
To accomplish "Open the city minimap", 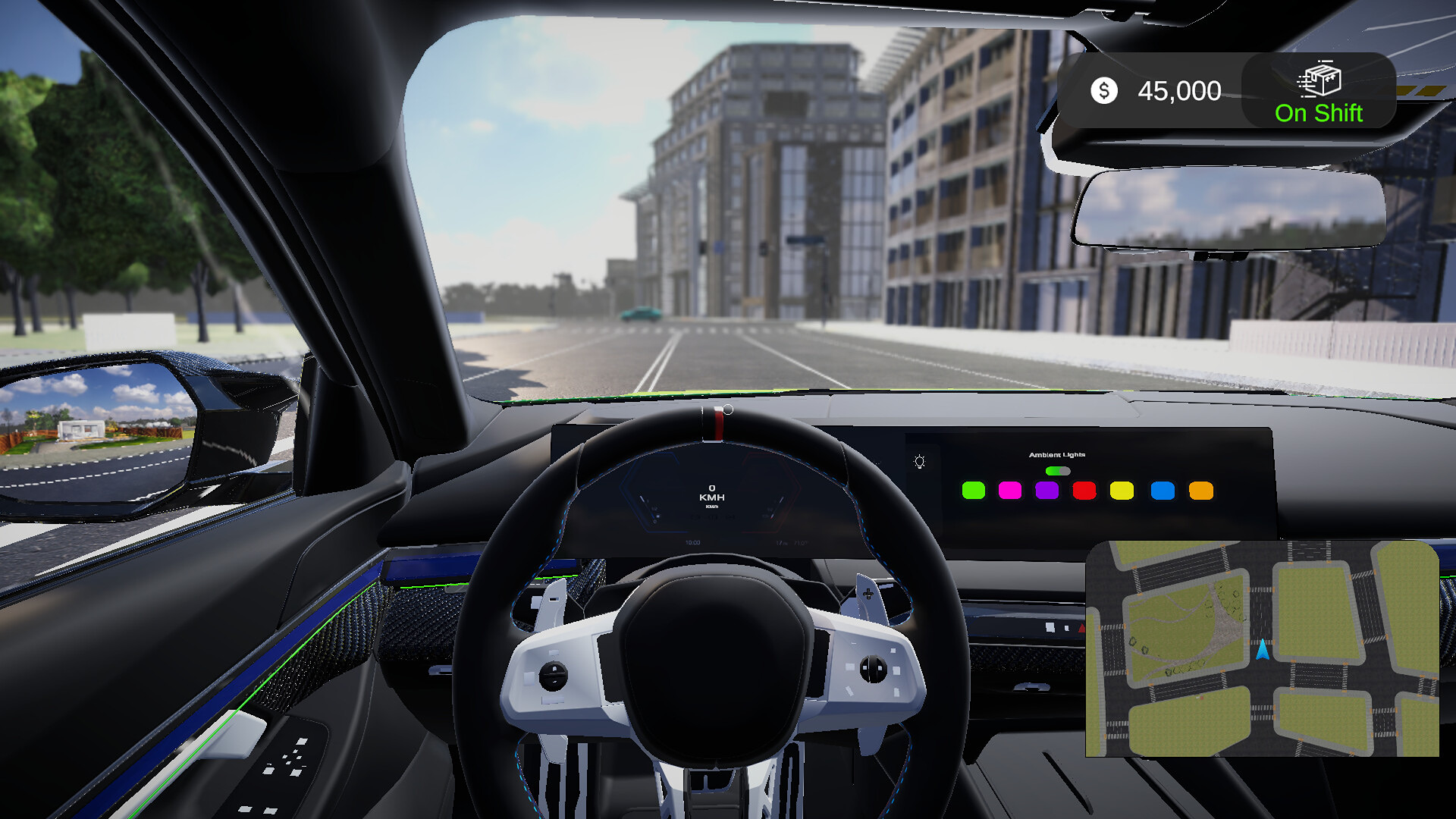I will coord(1262,648).
